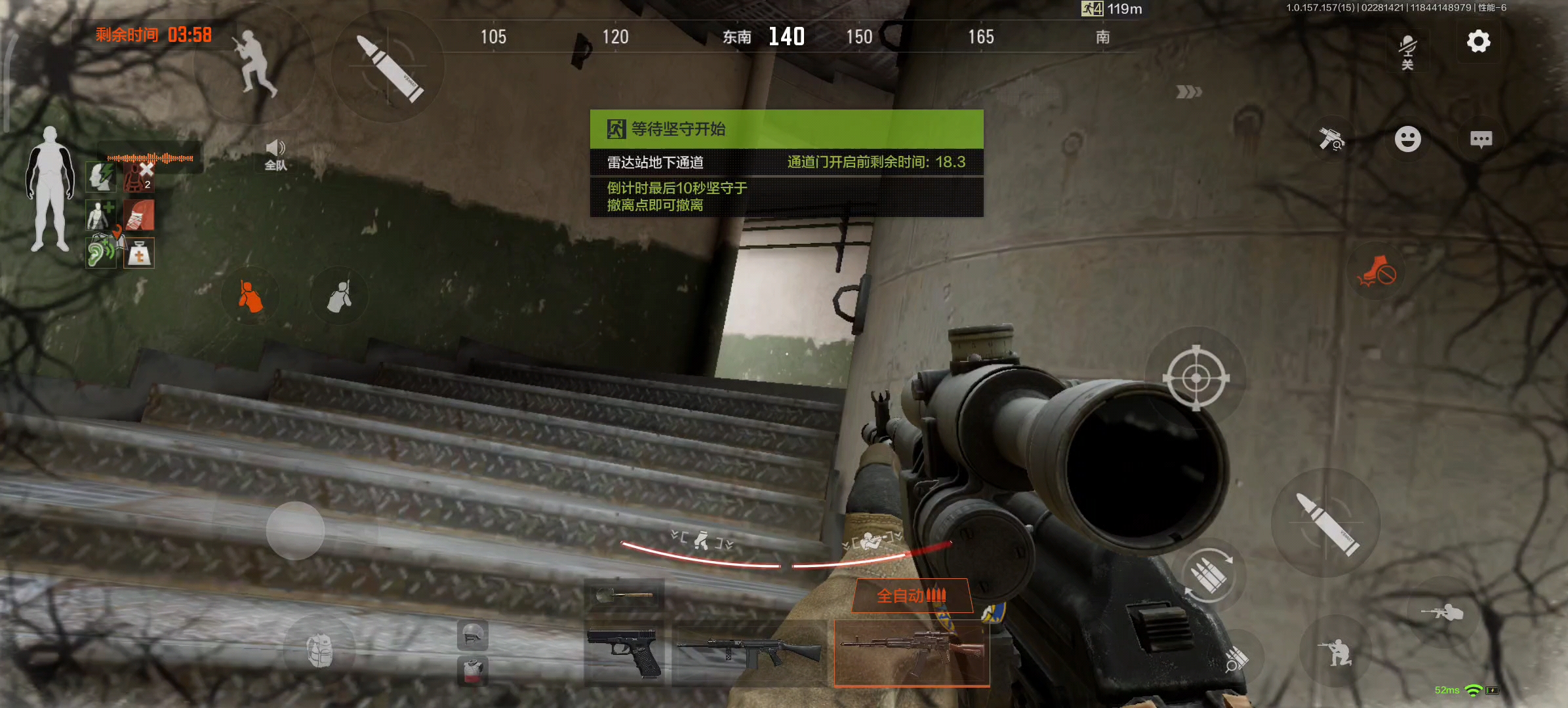Tap the orange lean left button
This screenshot has width=1568, height=708.
pyautogui.click(x=251, y=296)
